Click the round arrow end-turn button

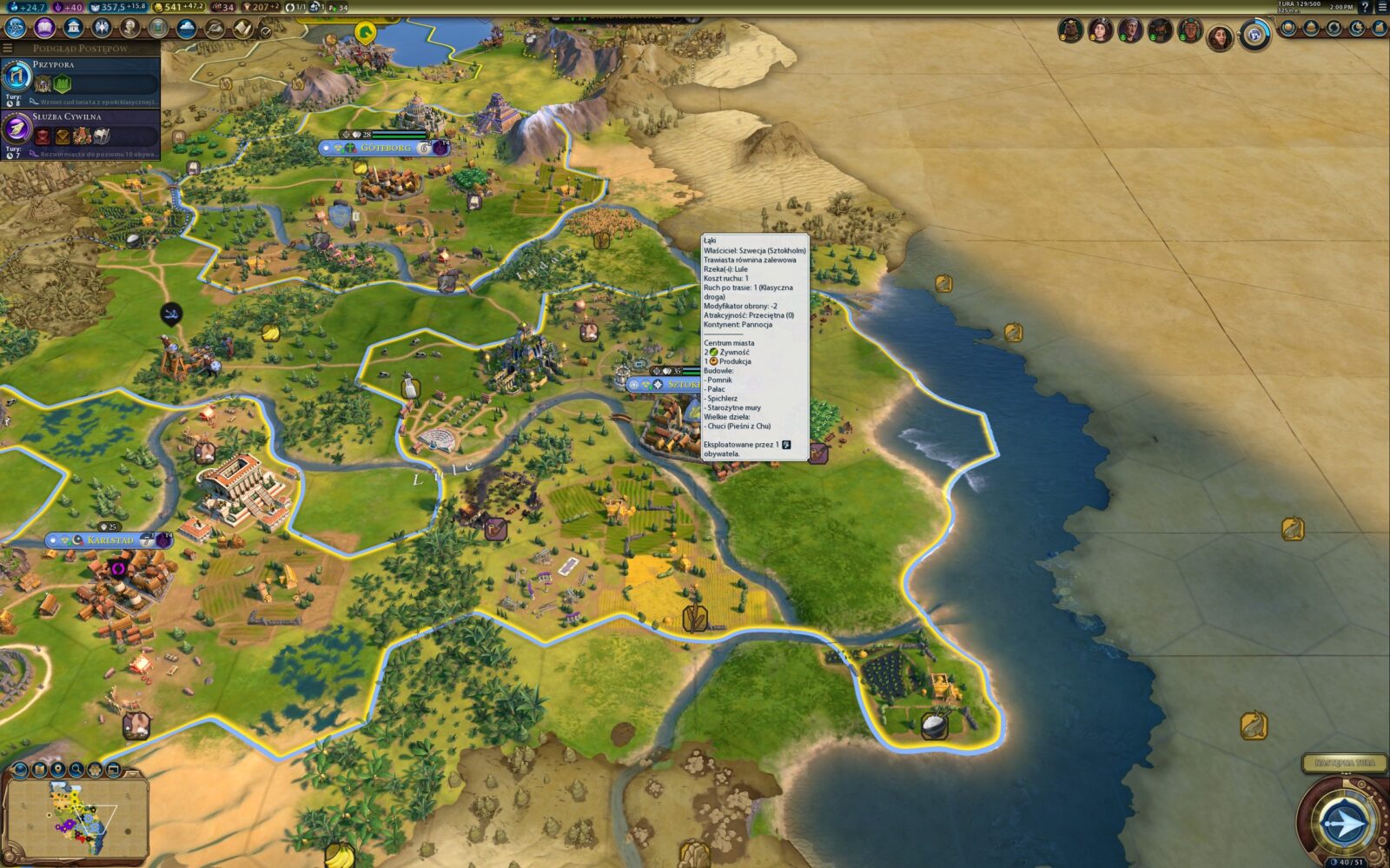click(1343, 821)
